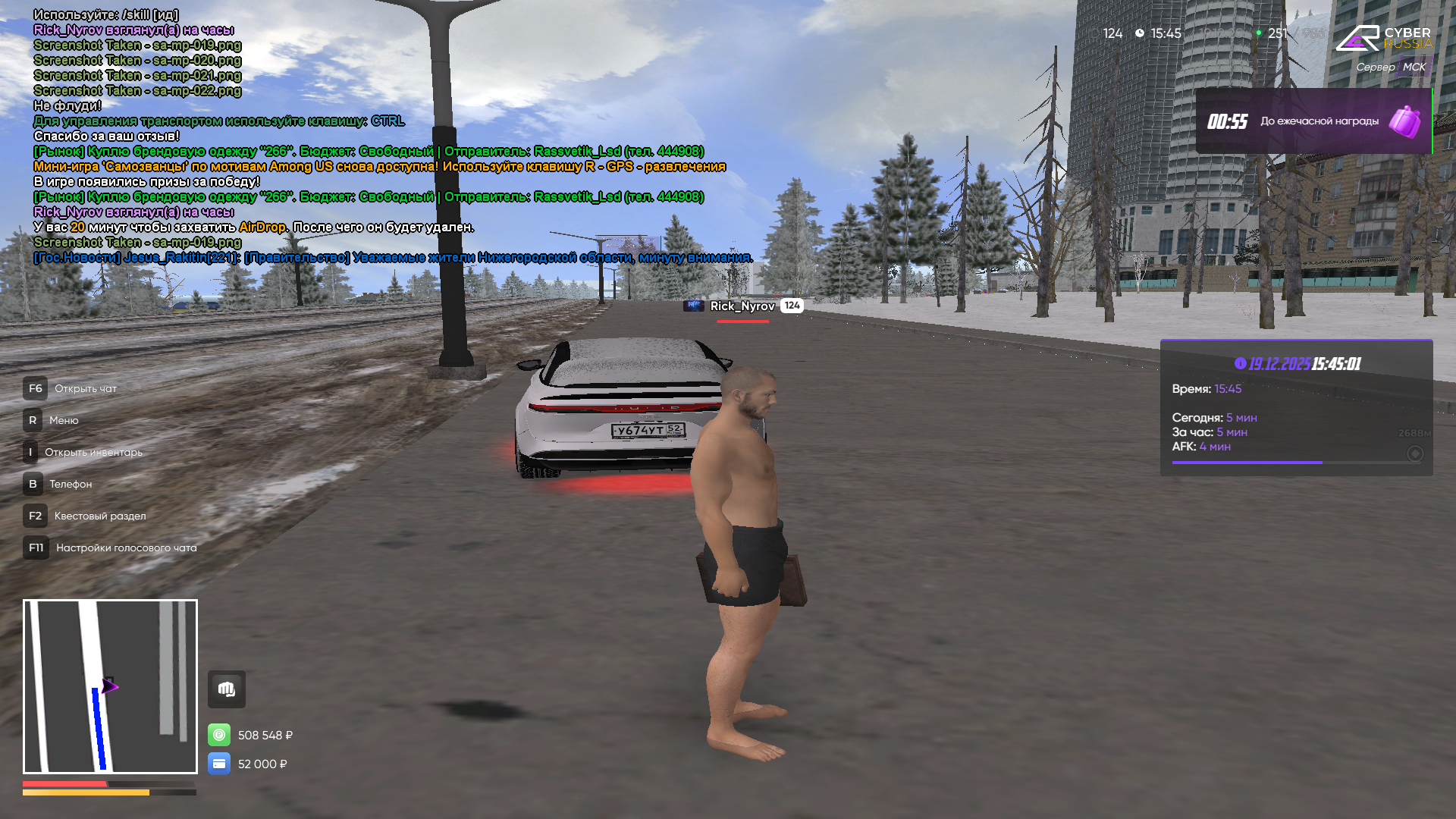Select the fist weapon icon
Image resolution: width=1456 pixels, height=819 pixels.
point(227,689)
